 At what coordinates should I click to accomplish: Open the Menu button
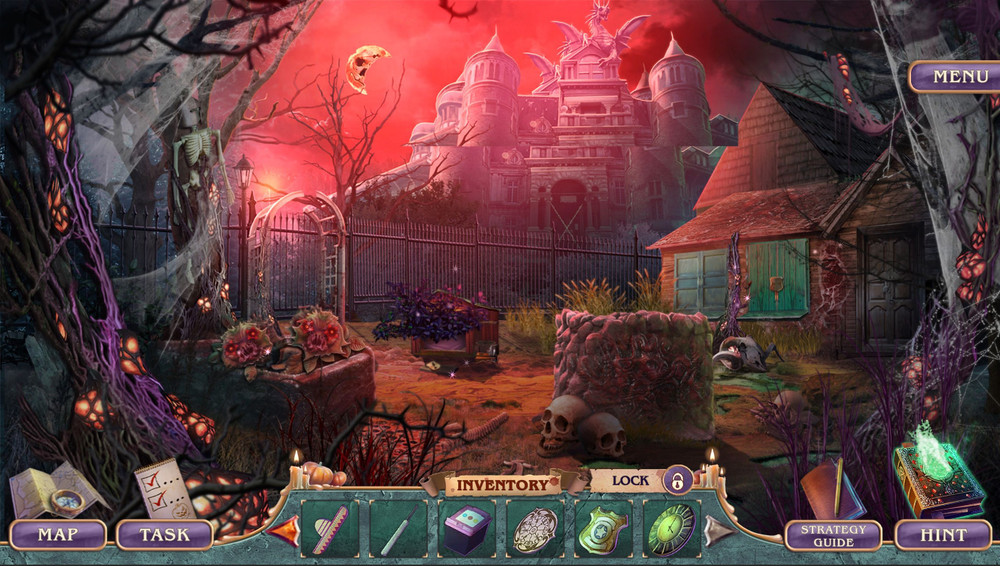[x=953, y=77]
